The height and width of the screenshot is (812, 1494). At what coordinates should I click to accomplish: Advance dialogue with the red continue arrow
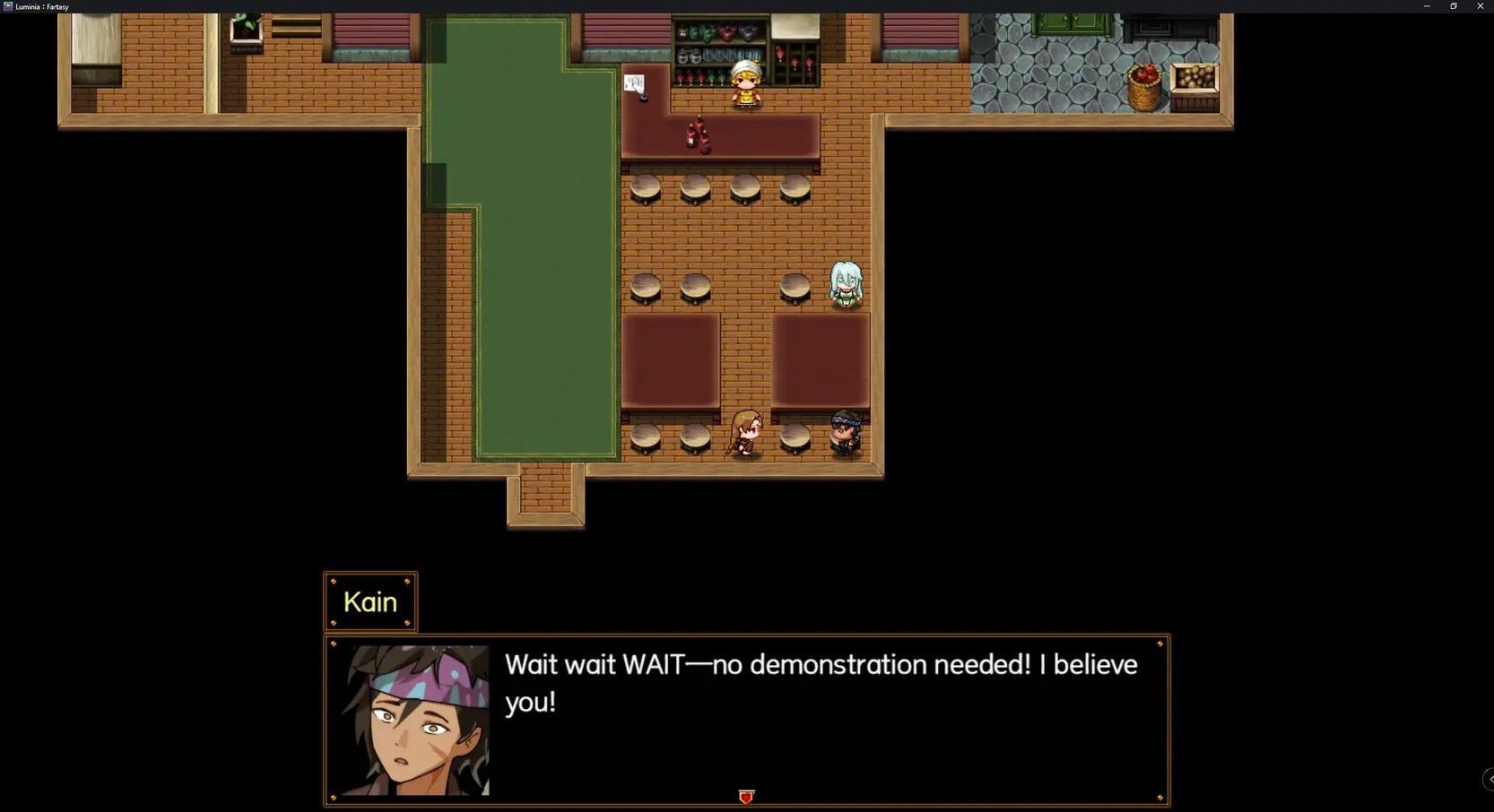pos(746,796)
